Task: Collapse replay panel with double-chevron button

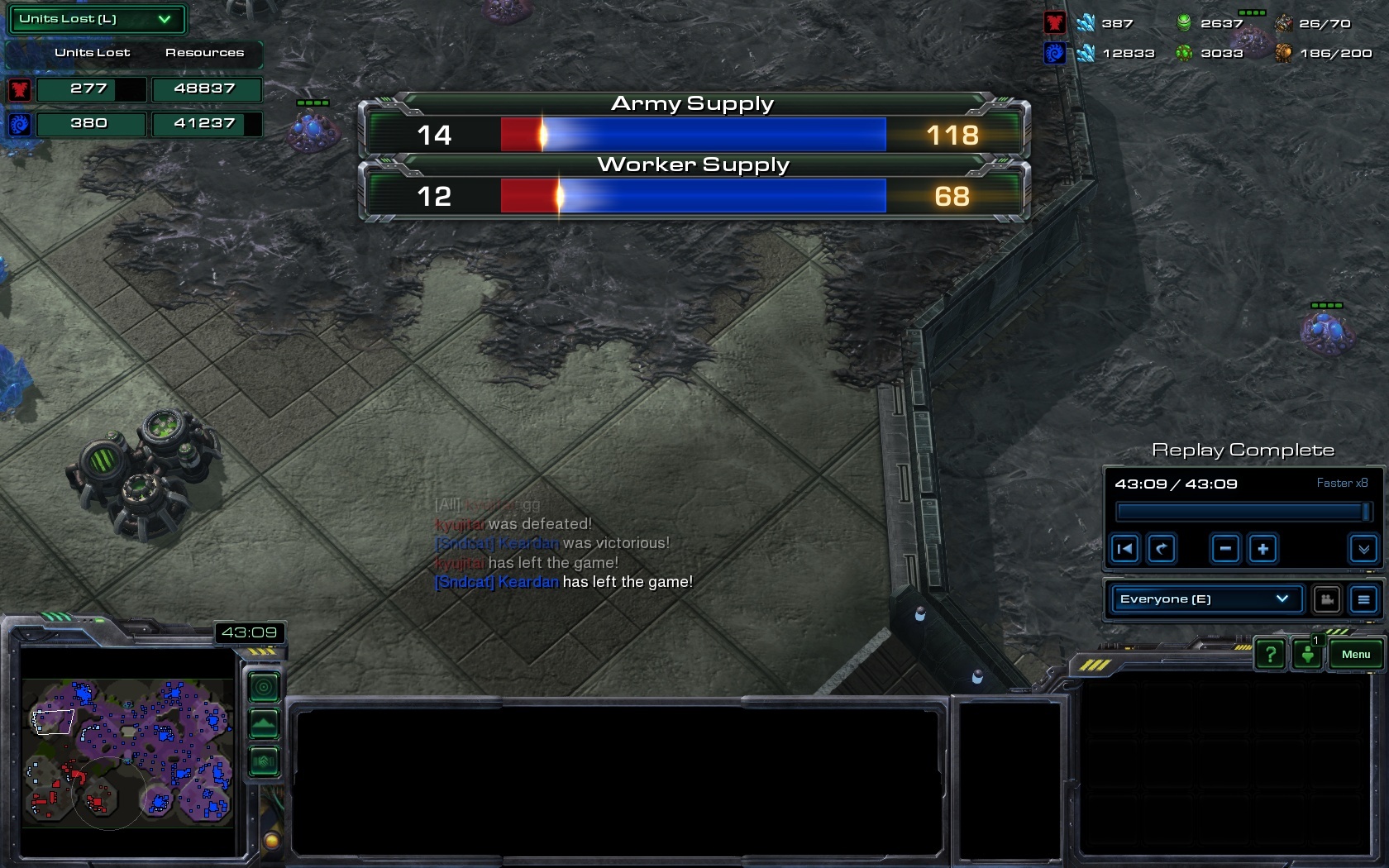Action: tap(1363, 549)
